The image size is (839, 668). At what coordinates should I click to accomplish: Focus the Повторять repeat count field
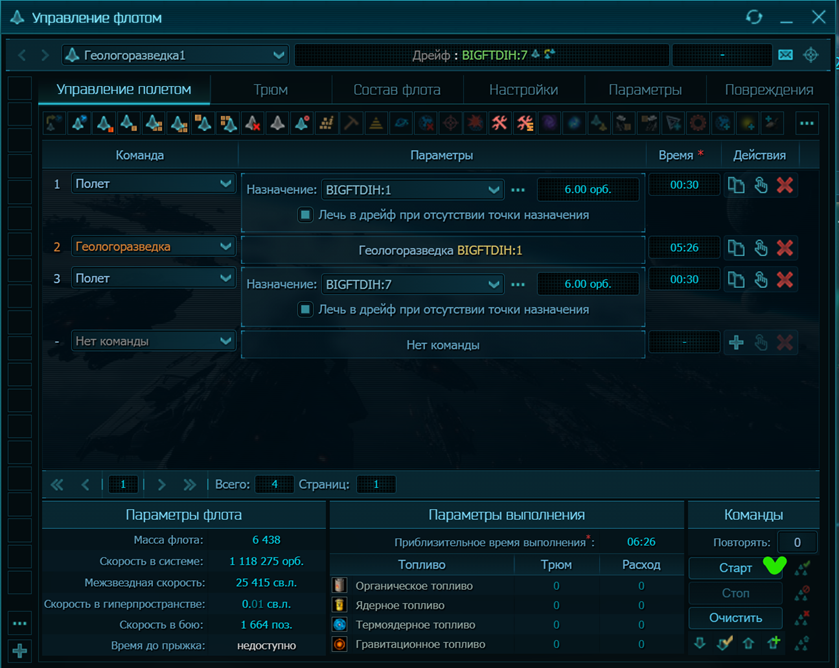pos(797,542)
